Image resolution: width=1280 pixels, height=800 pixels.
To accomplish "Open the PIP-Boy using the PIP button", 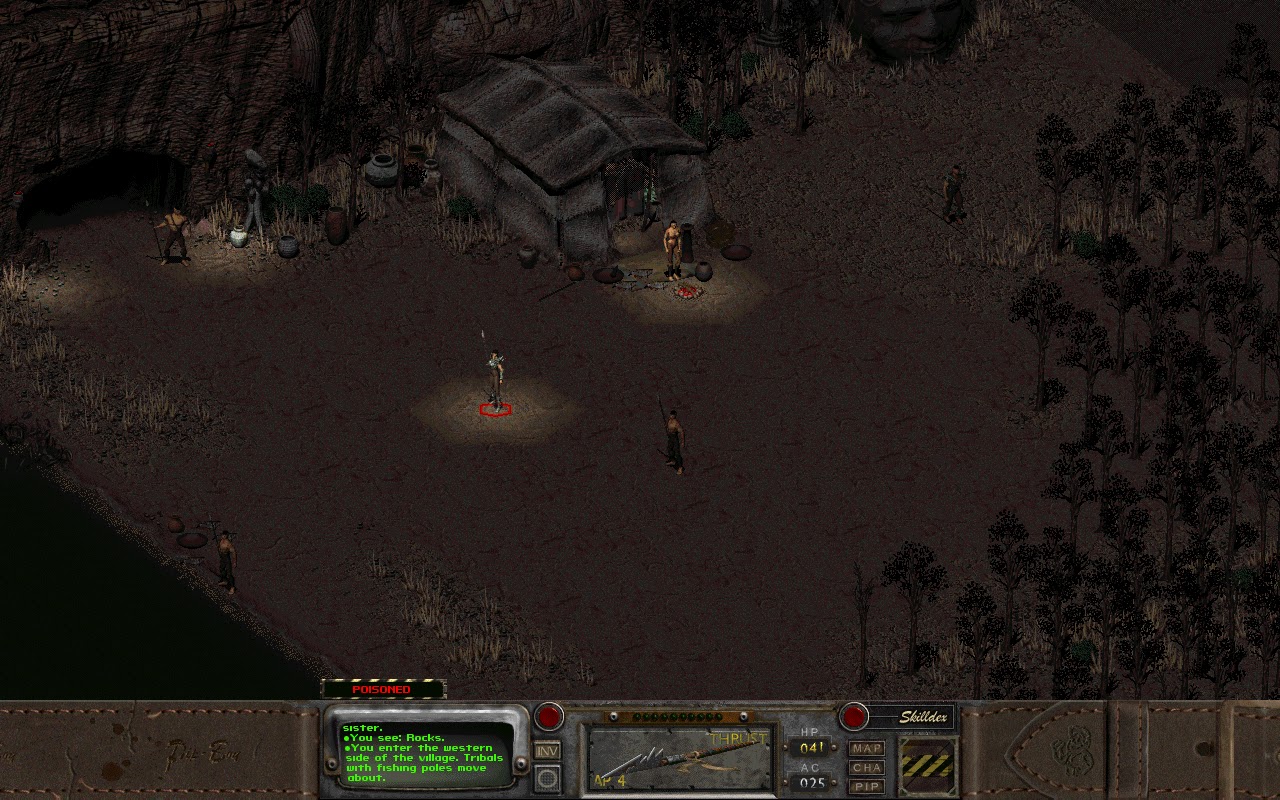I will tap(866, 787).
